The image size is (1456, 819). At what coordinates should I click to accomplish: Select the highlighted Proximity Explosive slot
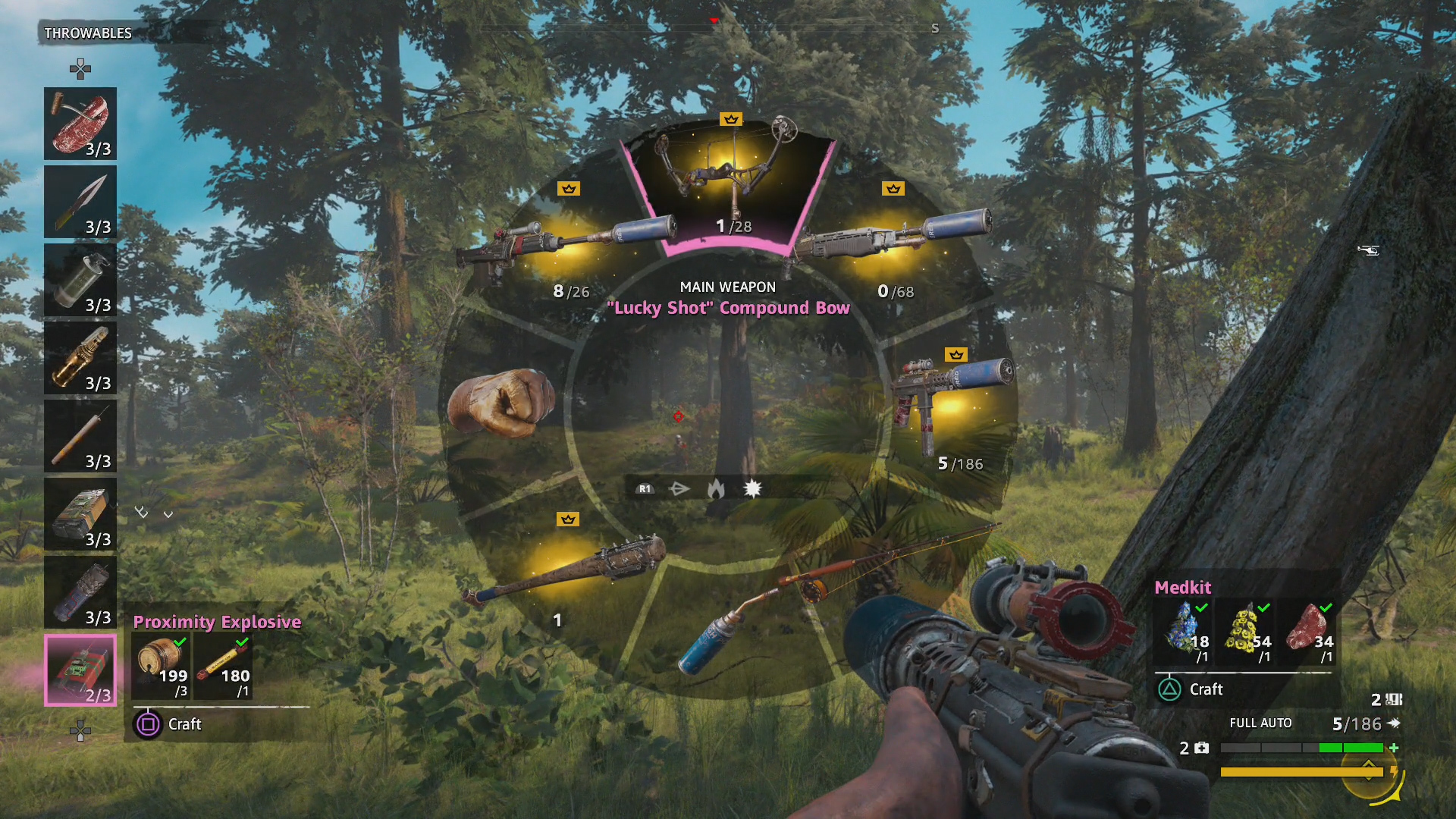point(80,670)
